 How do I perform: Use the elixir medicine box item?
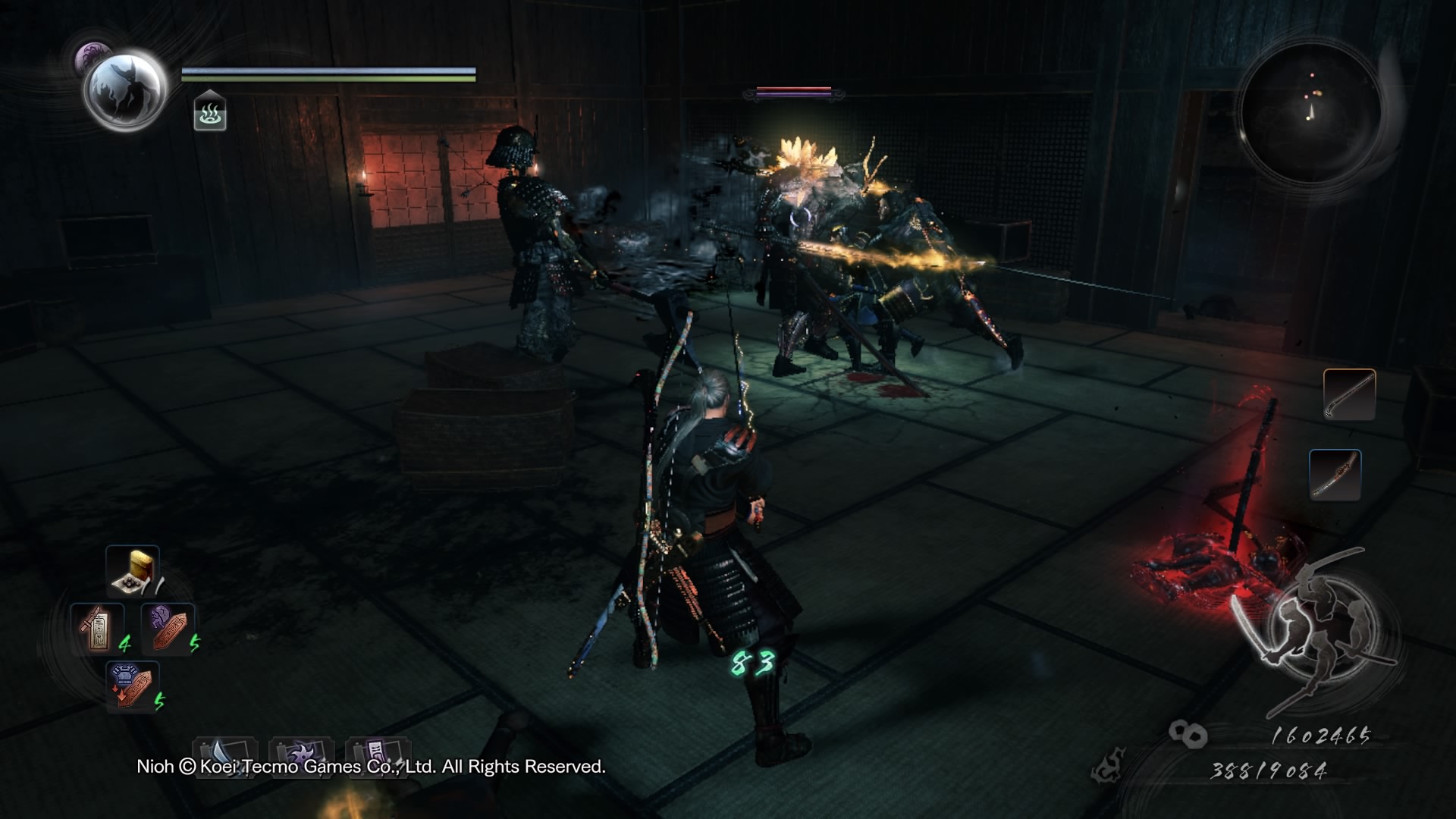(133, 571)
